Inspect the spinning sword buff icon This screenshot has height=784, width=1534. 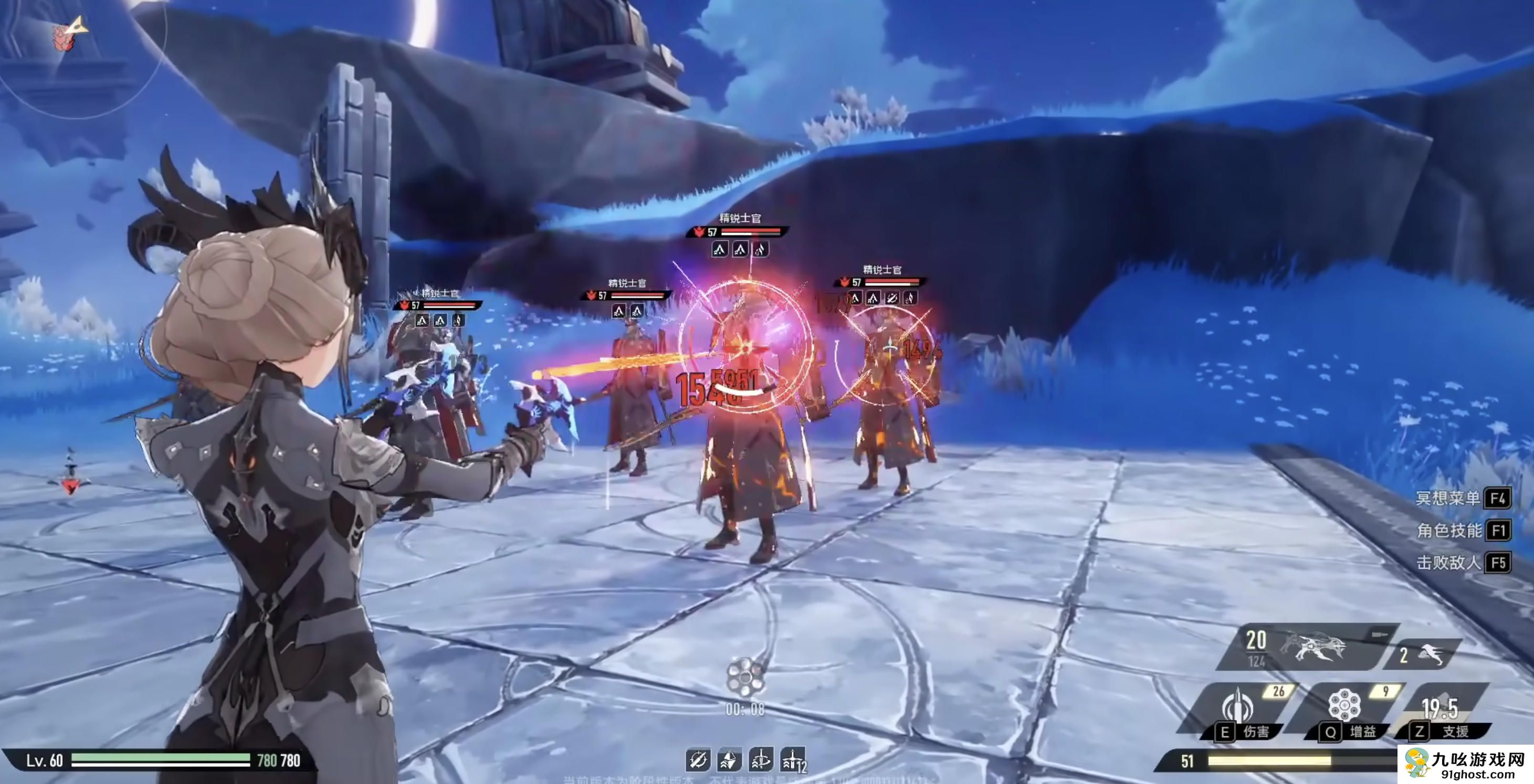pyautogui.click(x=761, y=760)
